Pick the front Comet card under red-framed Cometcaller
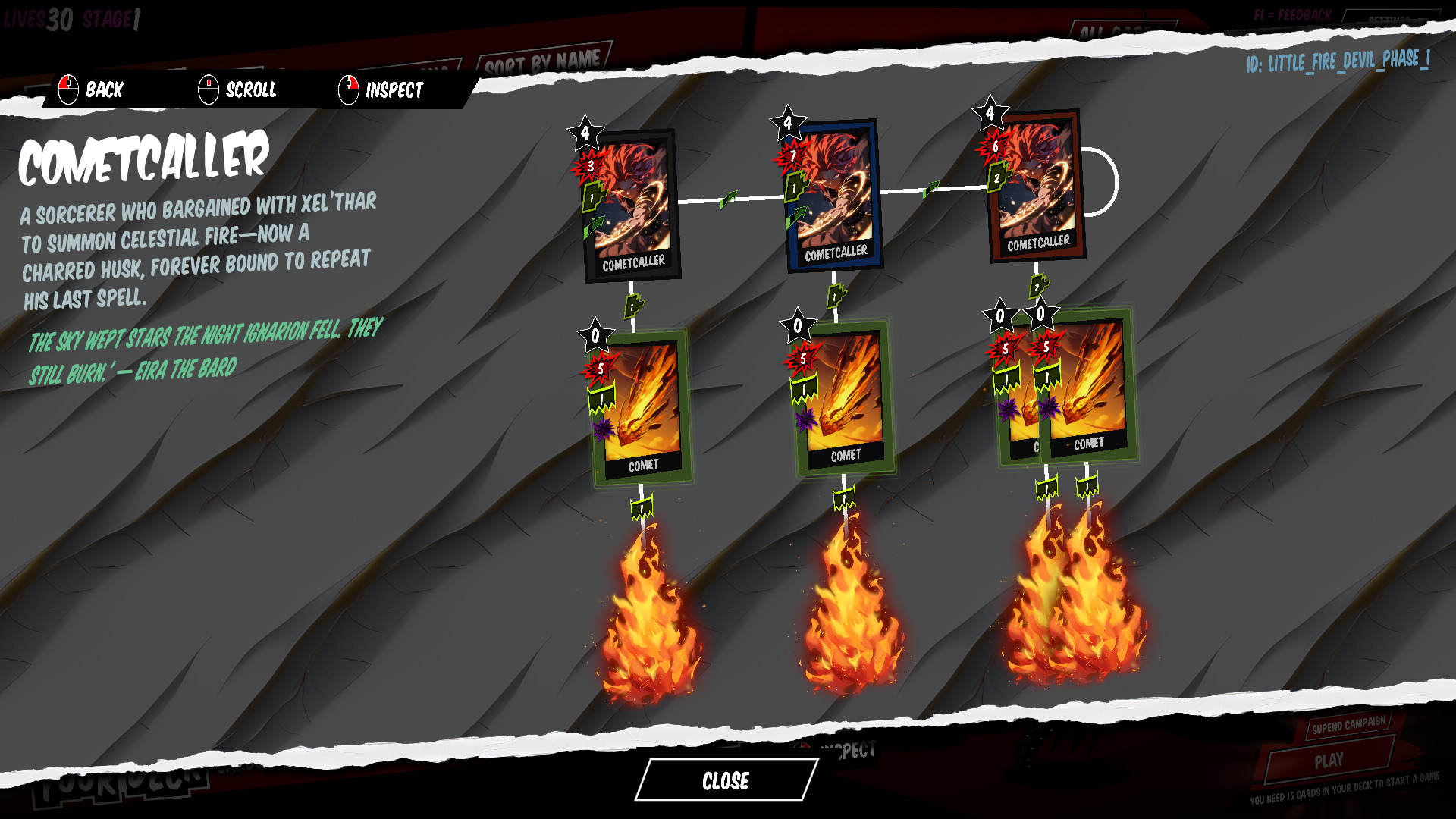 1089,387
